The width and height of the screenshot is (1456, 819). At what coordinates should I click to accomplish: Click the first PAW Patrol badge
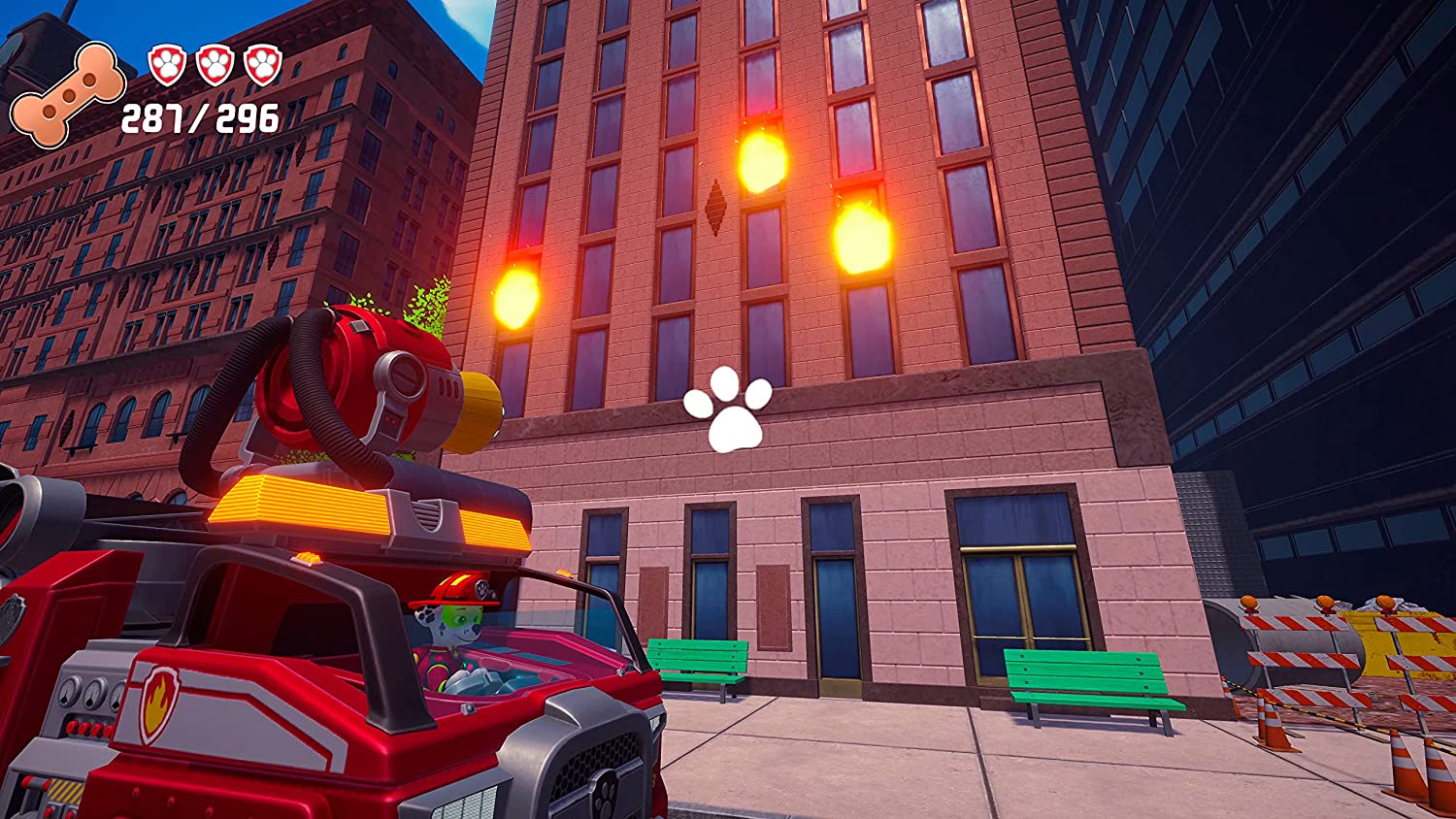(167, 63)
